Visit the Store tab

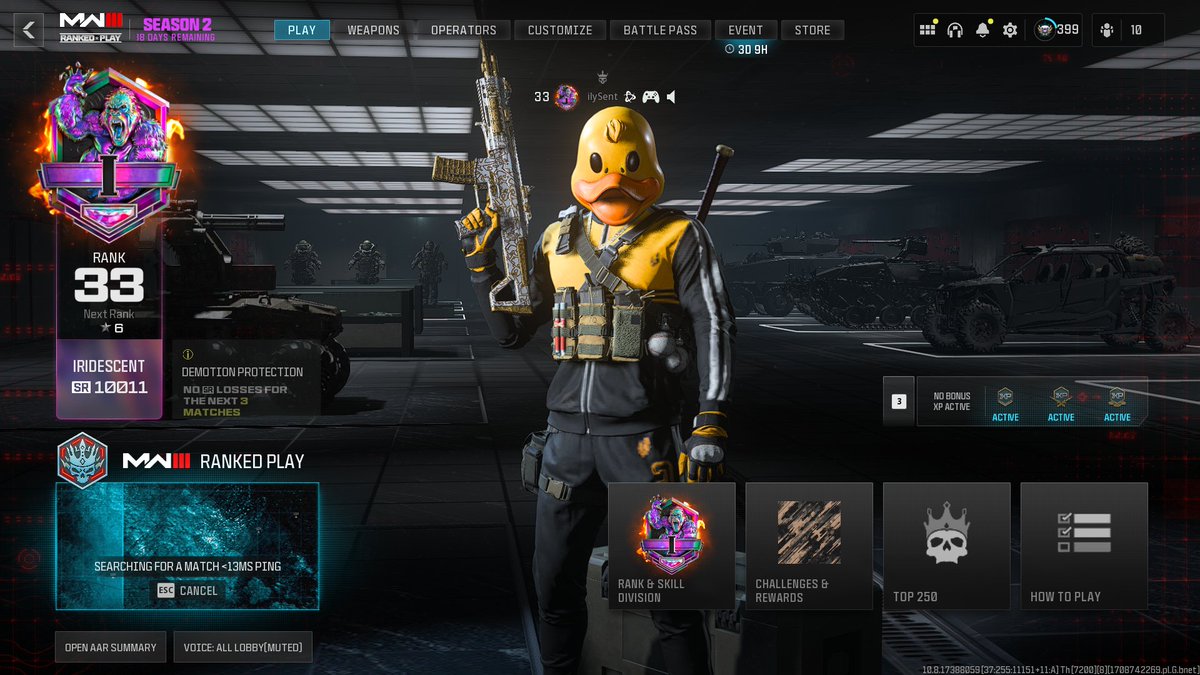tap(812, 30)
